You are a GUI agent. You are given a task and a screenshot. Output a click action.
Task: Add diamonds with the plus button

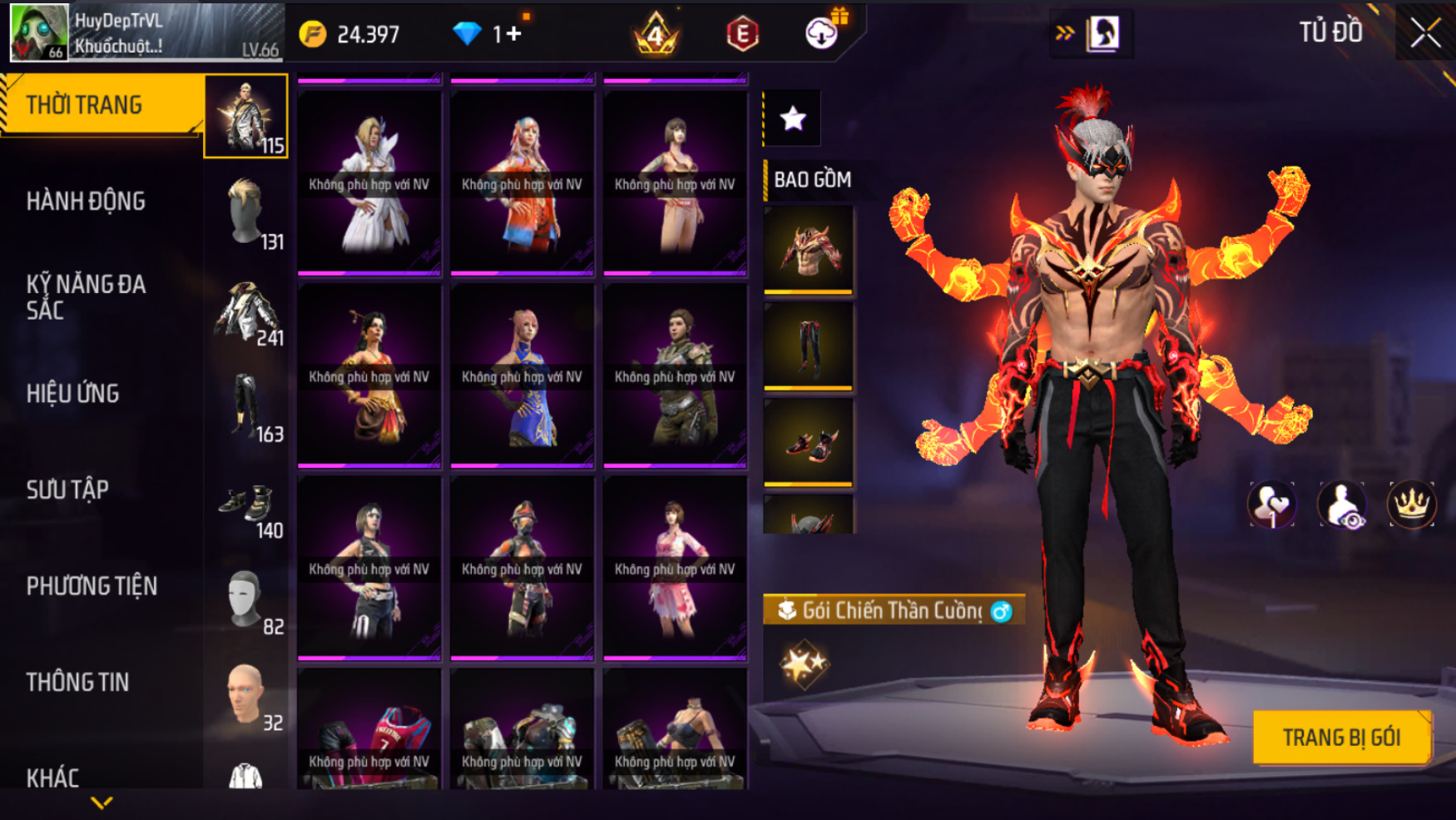point(513,34)
